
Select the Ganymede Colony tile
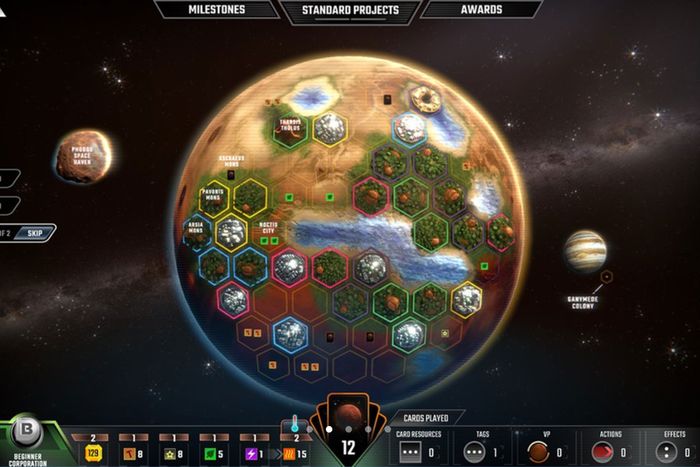click(585, 251)
